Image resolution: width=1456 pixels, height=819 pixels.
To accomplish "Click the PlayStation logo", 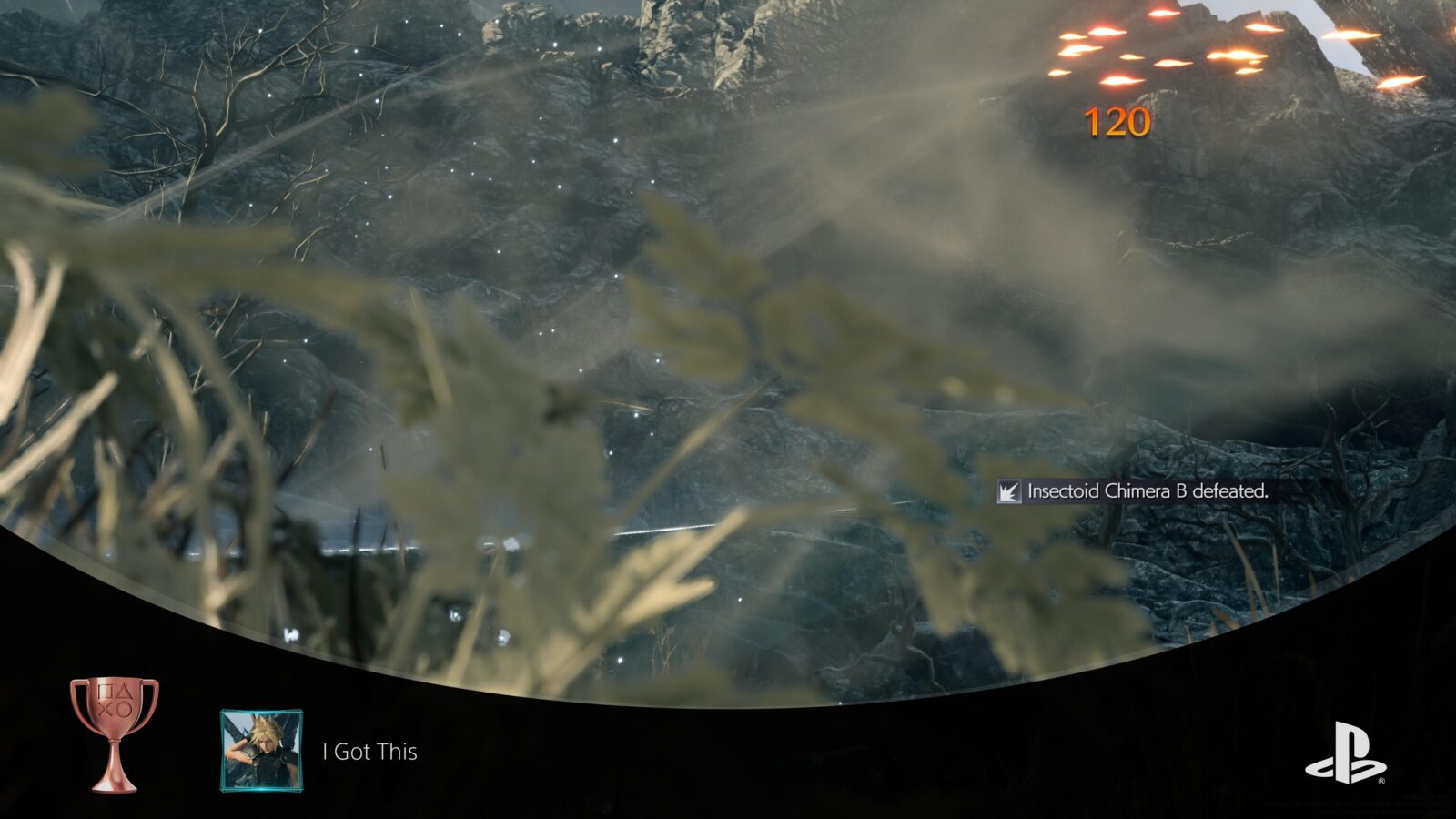I will coord(1345,753).
